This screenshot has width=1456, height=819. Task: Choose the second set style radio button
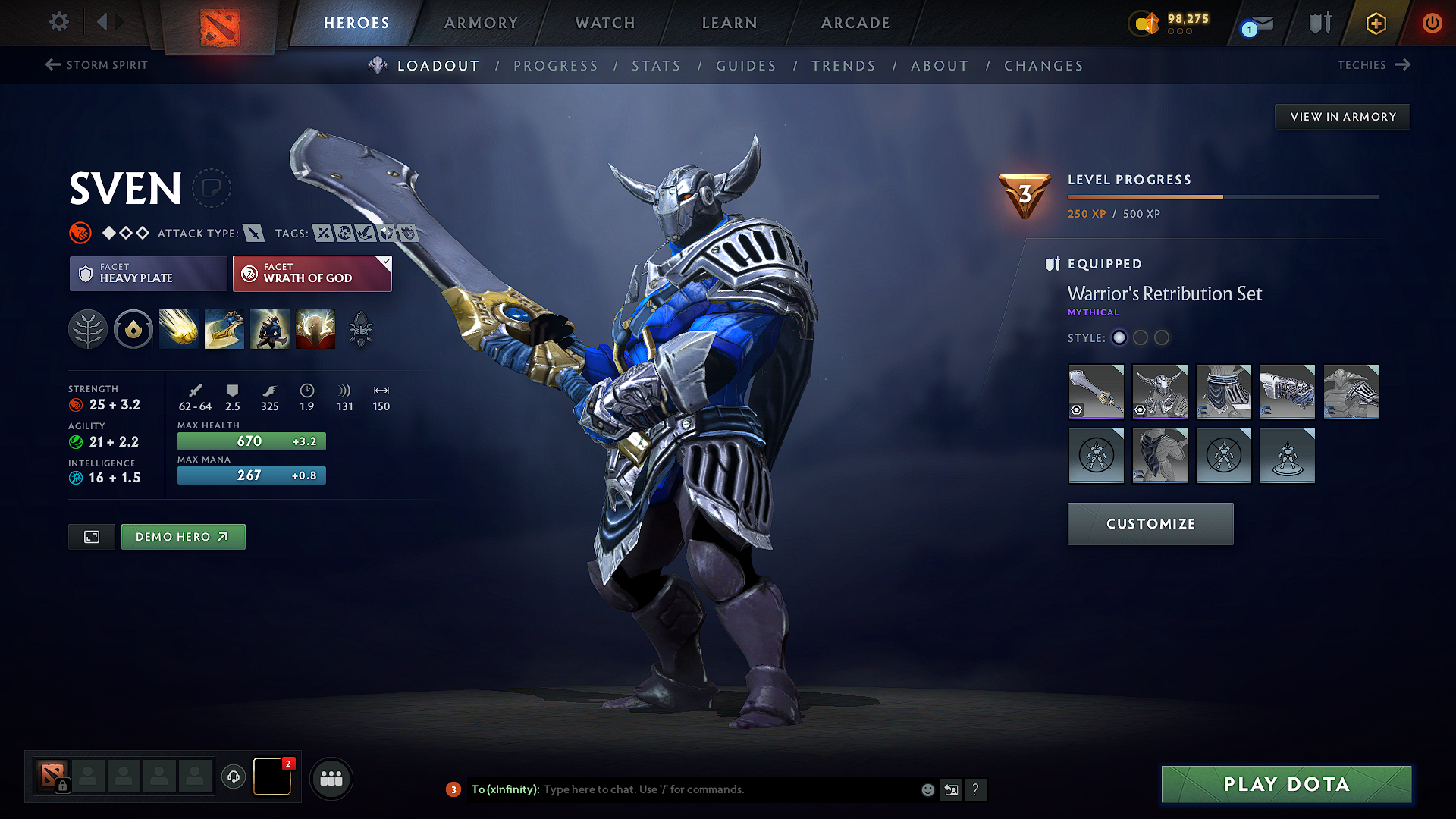(x=1141, y=338)
